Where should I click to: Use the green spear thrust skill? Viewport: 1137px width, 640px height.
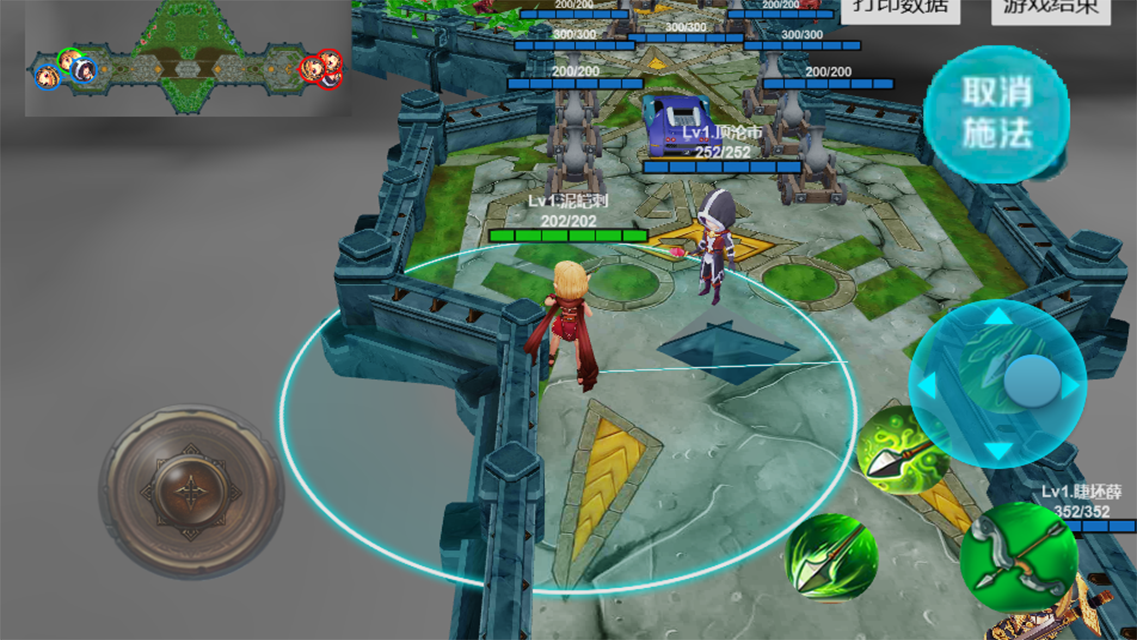click(x=830, y=556)
